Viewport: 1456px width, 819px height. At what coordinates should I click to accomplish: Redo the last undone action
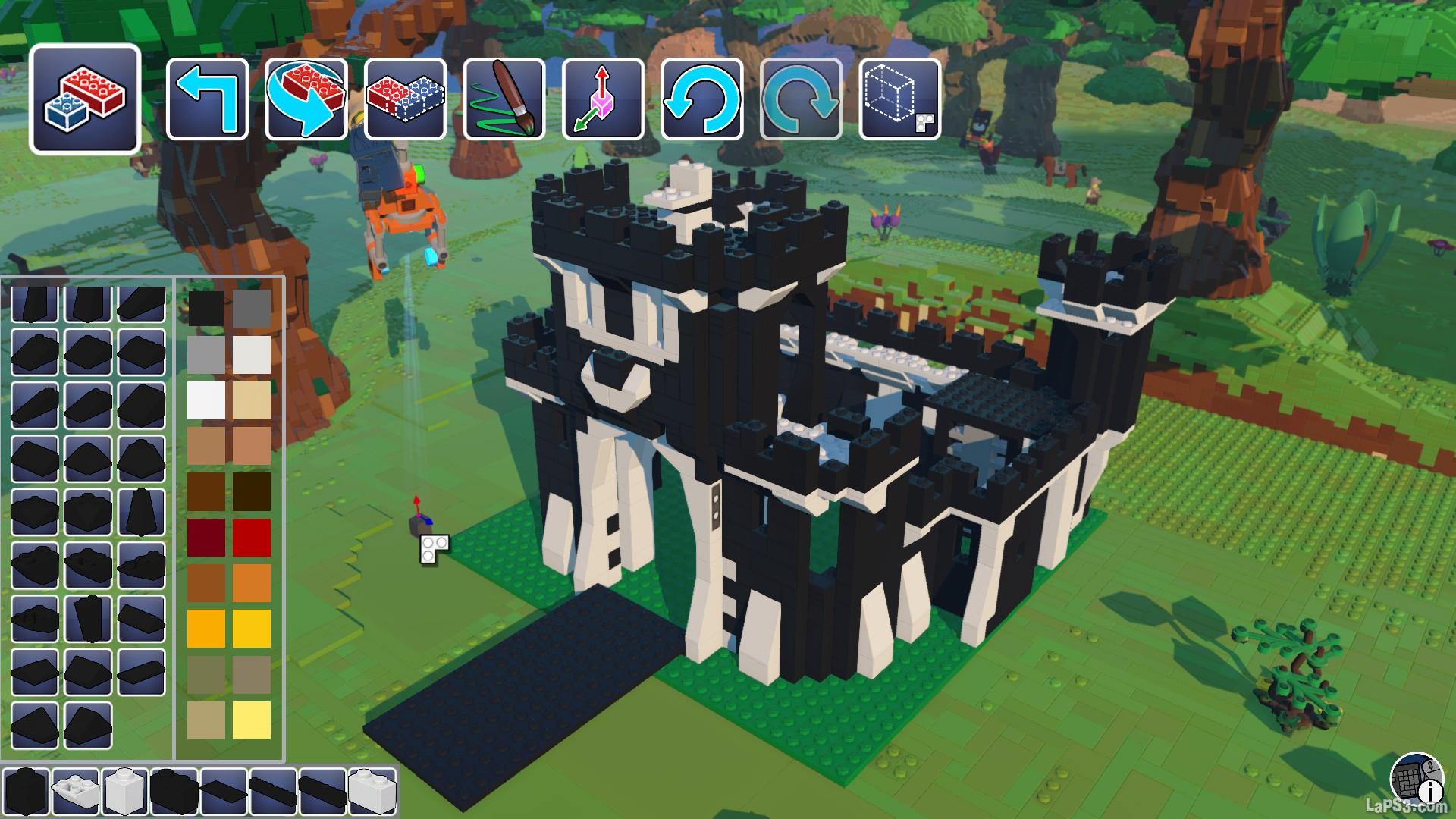coord(801,99)
